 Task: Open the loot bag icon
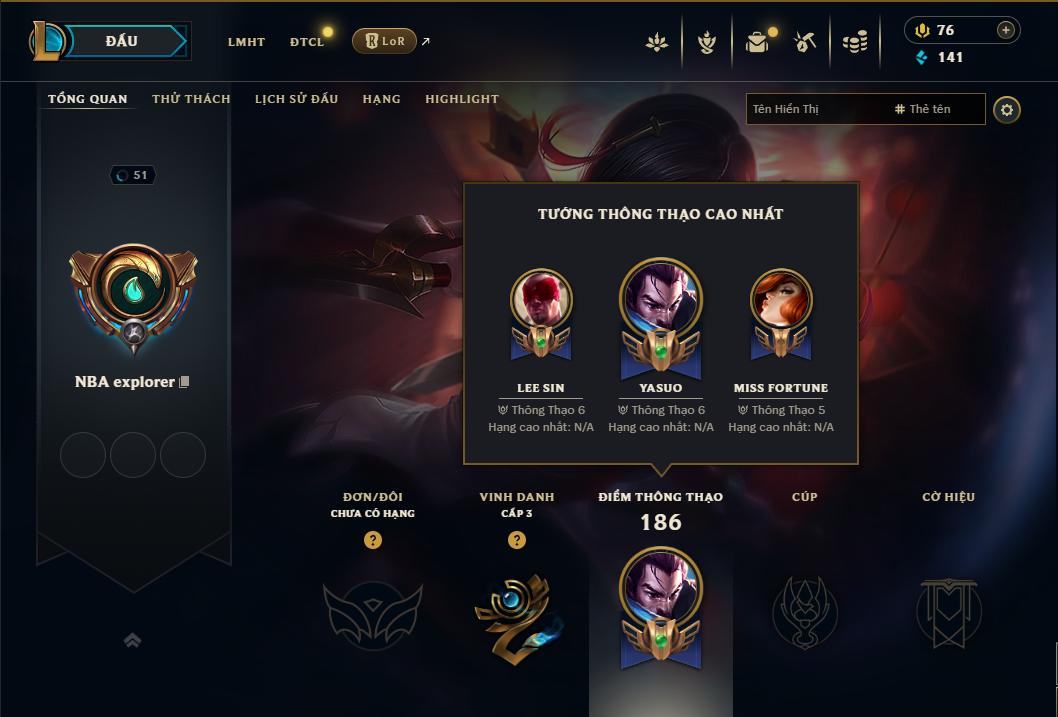(x=757, y=42)
